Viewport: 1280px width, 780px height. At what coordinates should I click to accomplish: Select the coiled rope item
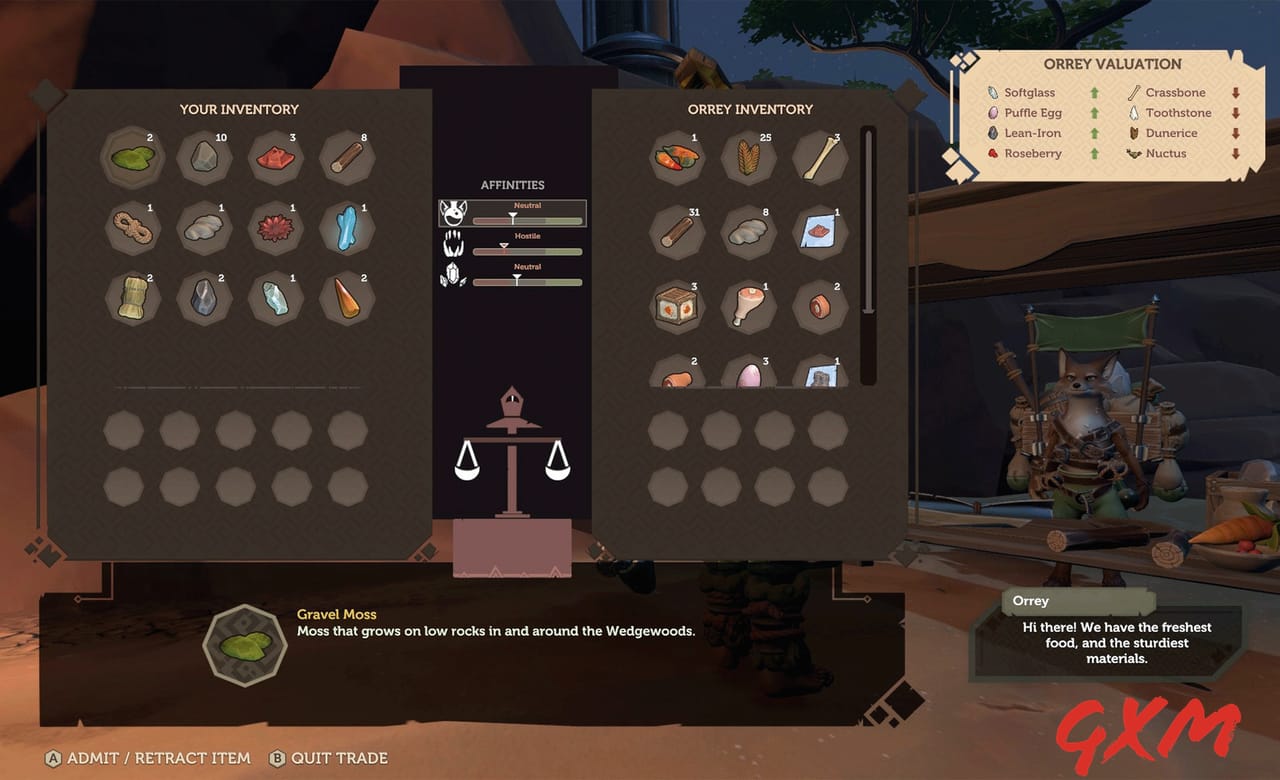(133, 230)
